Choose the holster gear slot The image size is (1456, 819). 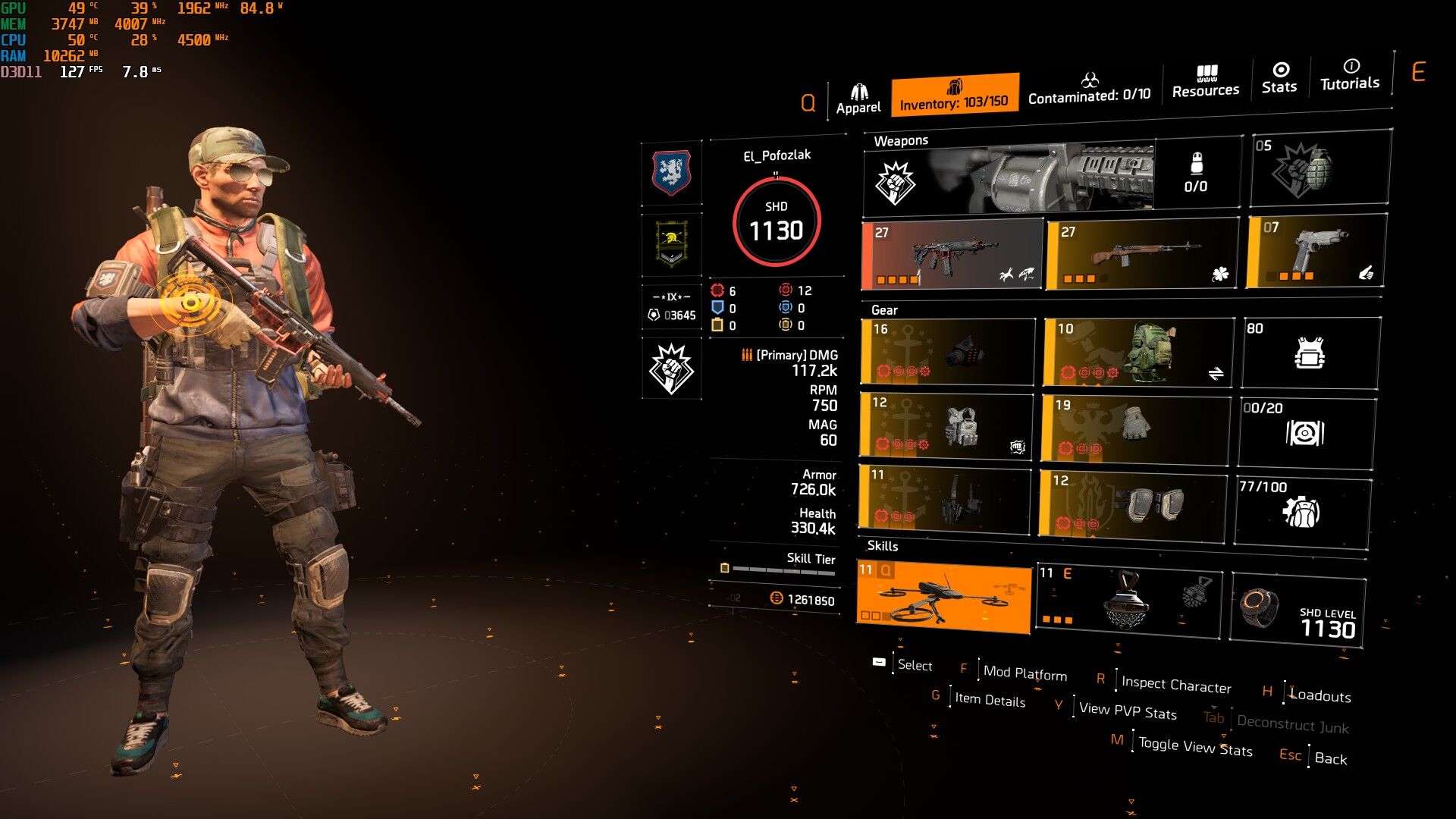(x=945, y=498)
